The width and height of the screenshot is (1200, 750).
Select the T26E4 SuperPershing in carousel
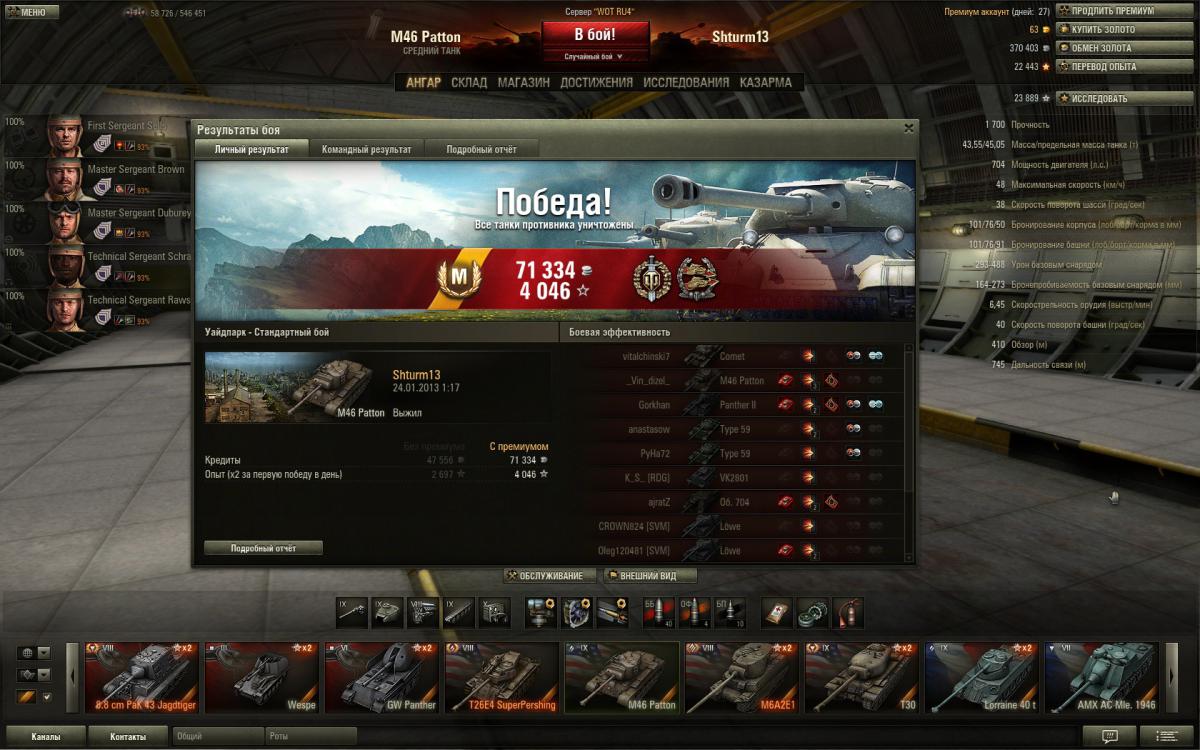pyautogui.click(x=502, y=677)
